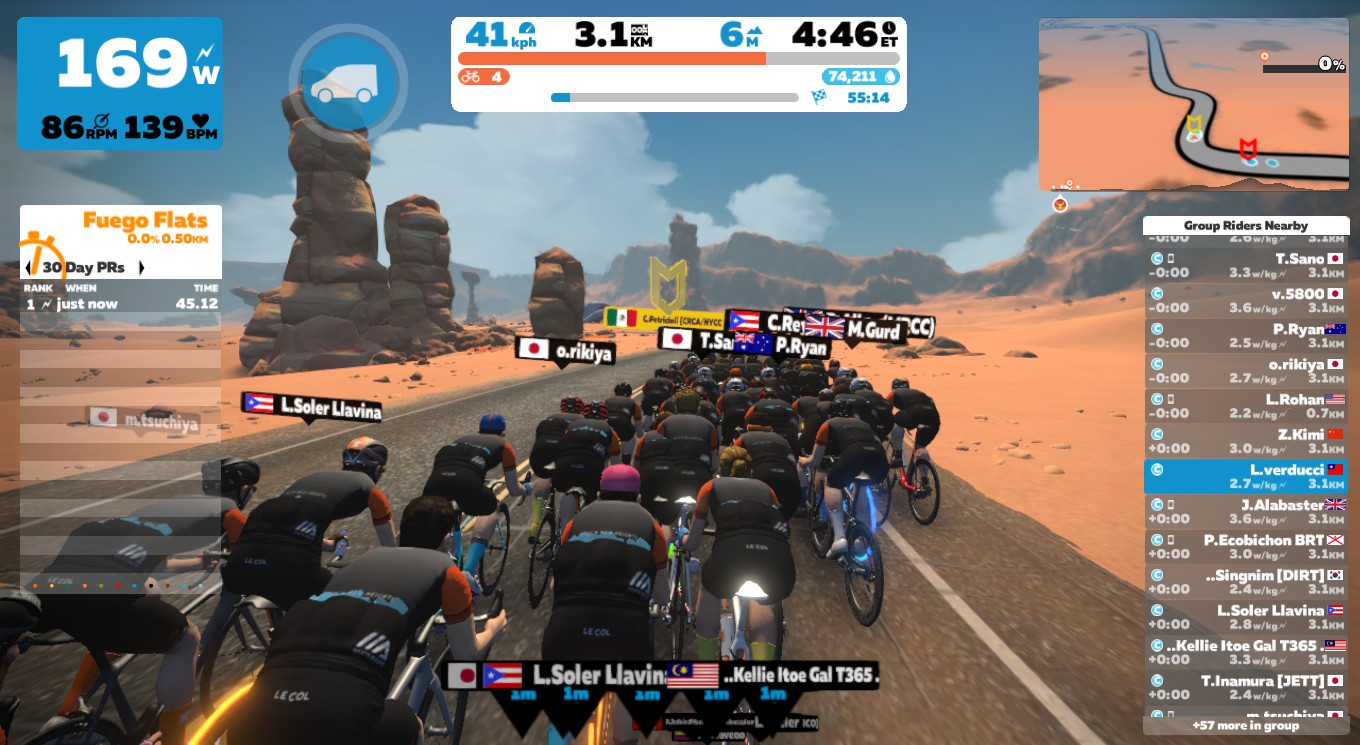The image size is (1360, 745).
Task: Select J.Alabaster in nearby riders
Action: point(1246,512)
